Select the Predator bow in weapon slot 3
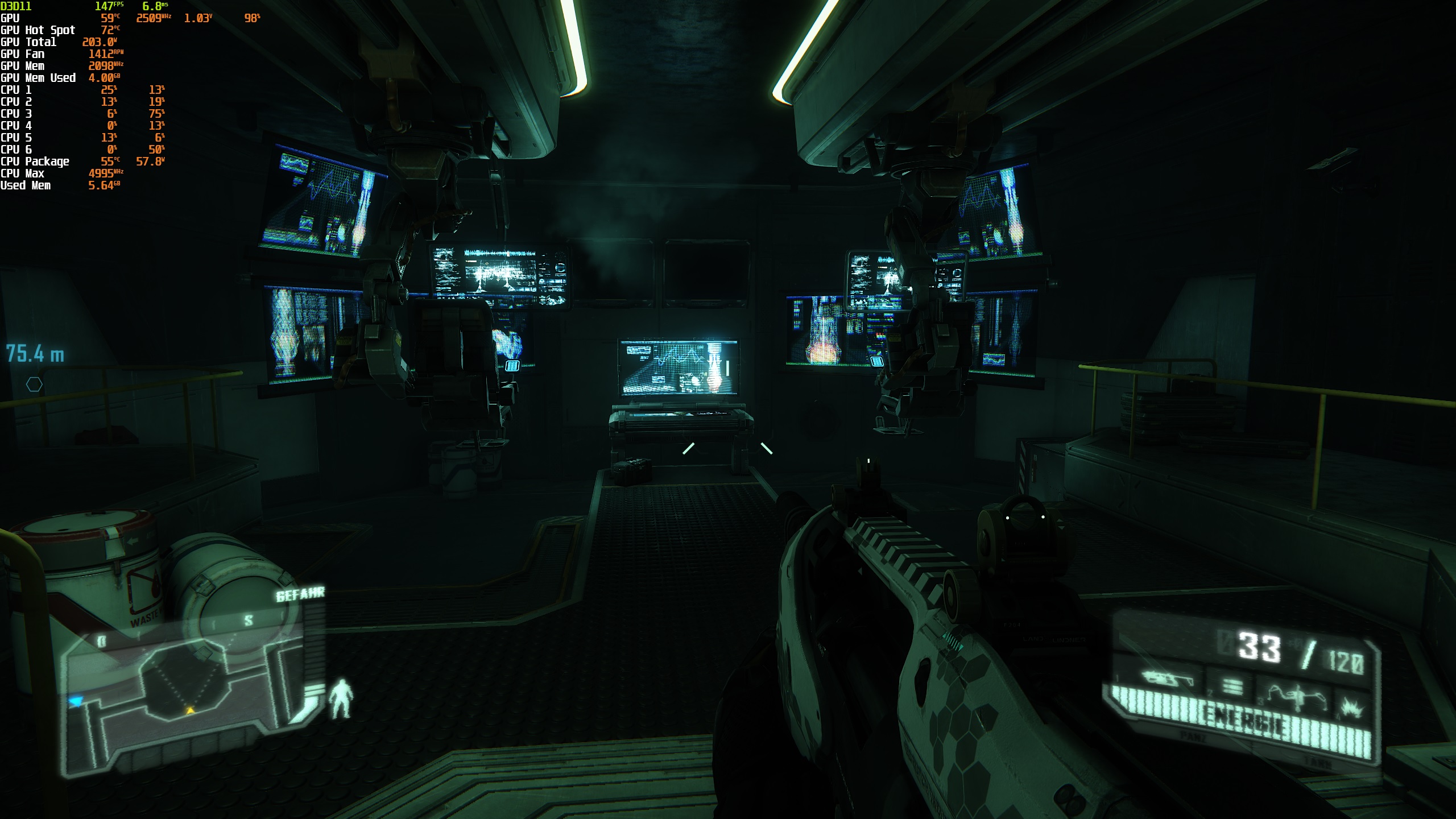 pos(1297,697)
